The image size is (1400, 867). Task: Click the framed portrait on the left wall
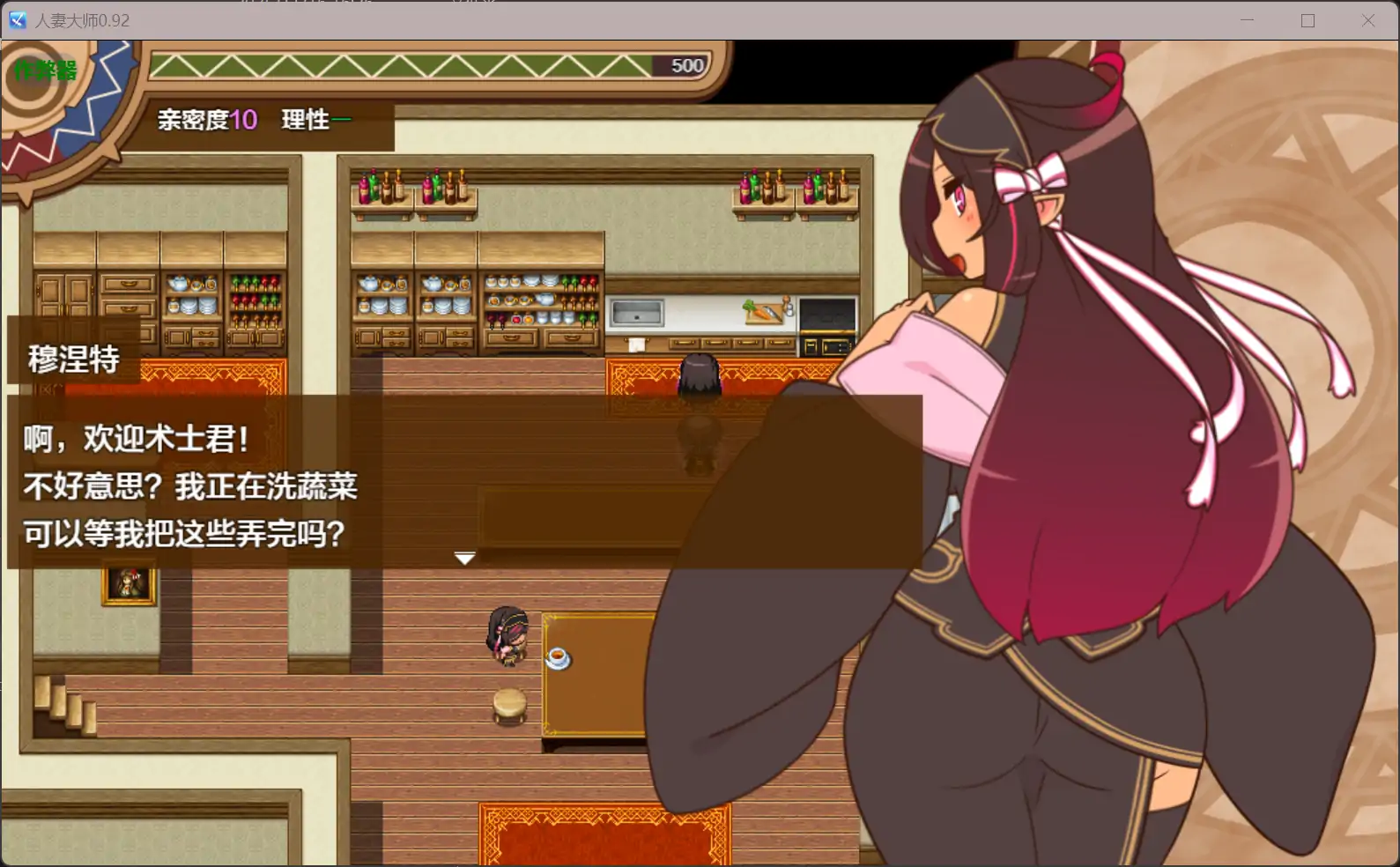click(129, 587)
